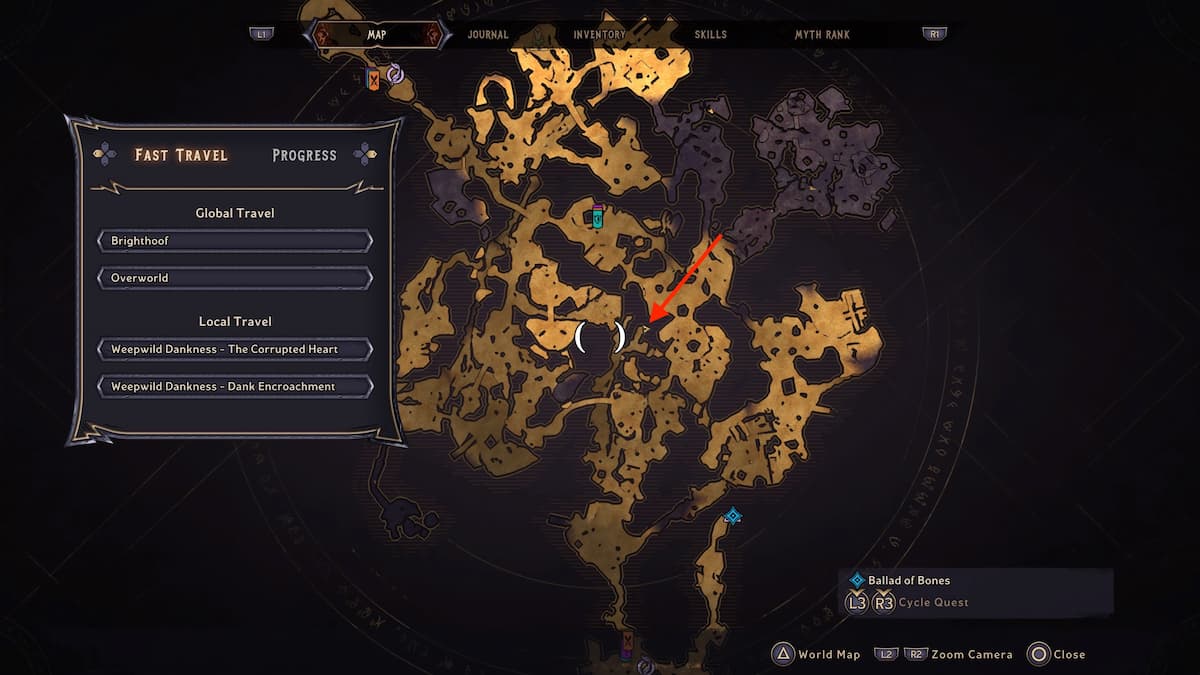The width and height of the screenshot is (1200, 675).
Task: Travel to Weepwild Dankness - The Corrupted Heart
Action: point(235,349)
